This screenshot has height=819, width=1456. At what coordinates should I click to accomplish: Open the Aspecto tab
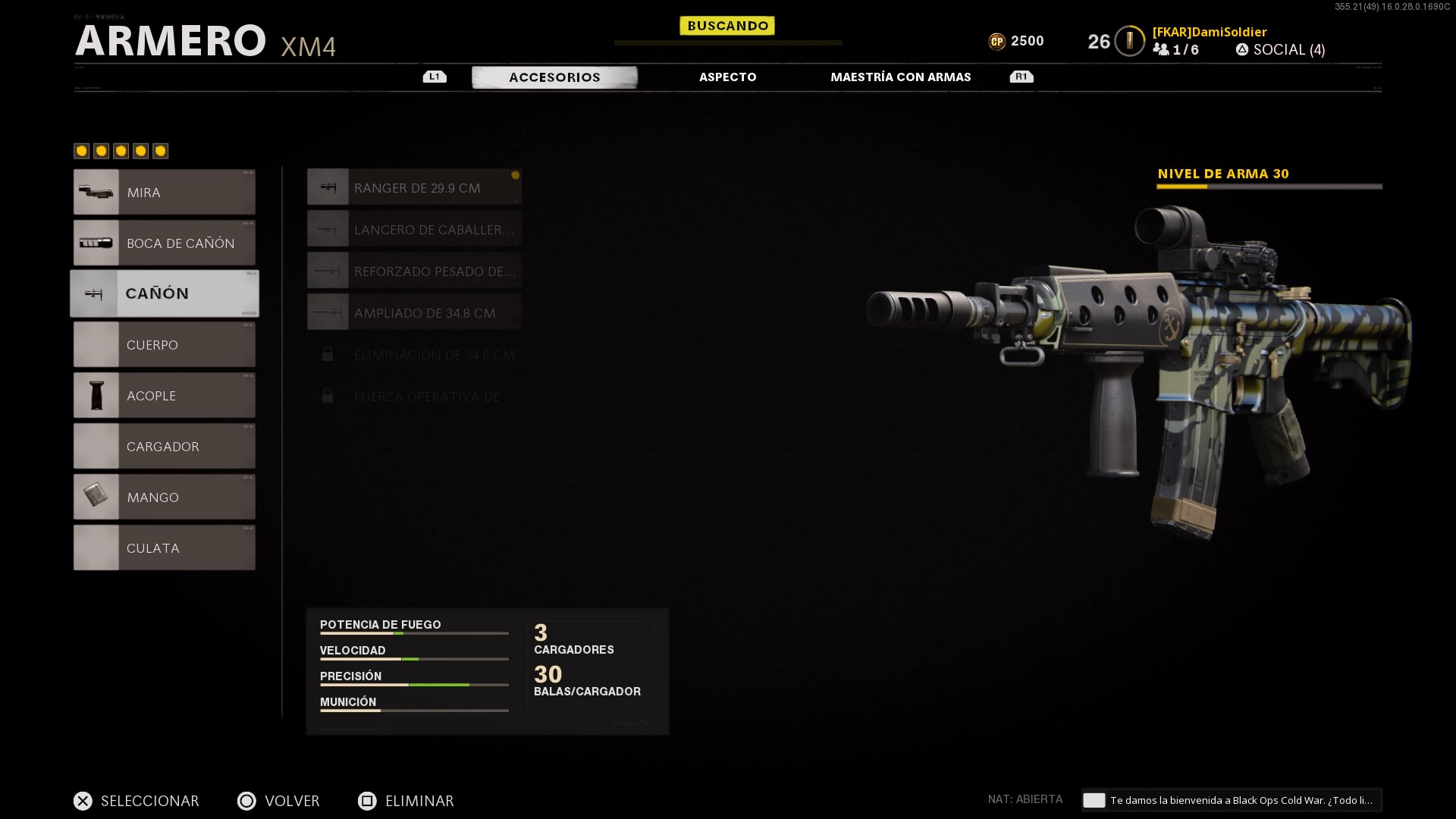tap(727, 77)
